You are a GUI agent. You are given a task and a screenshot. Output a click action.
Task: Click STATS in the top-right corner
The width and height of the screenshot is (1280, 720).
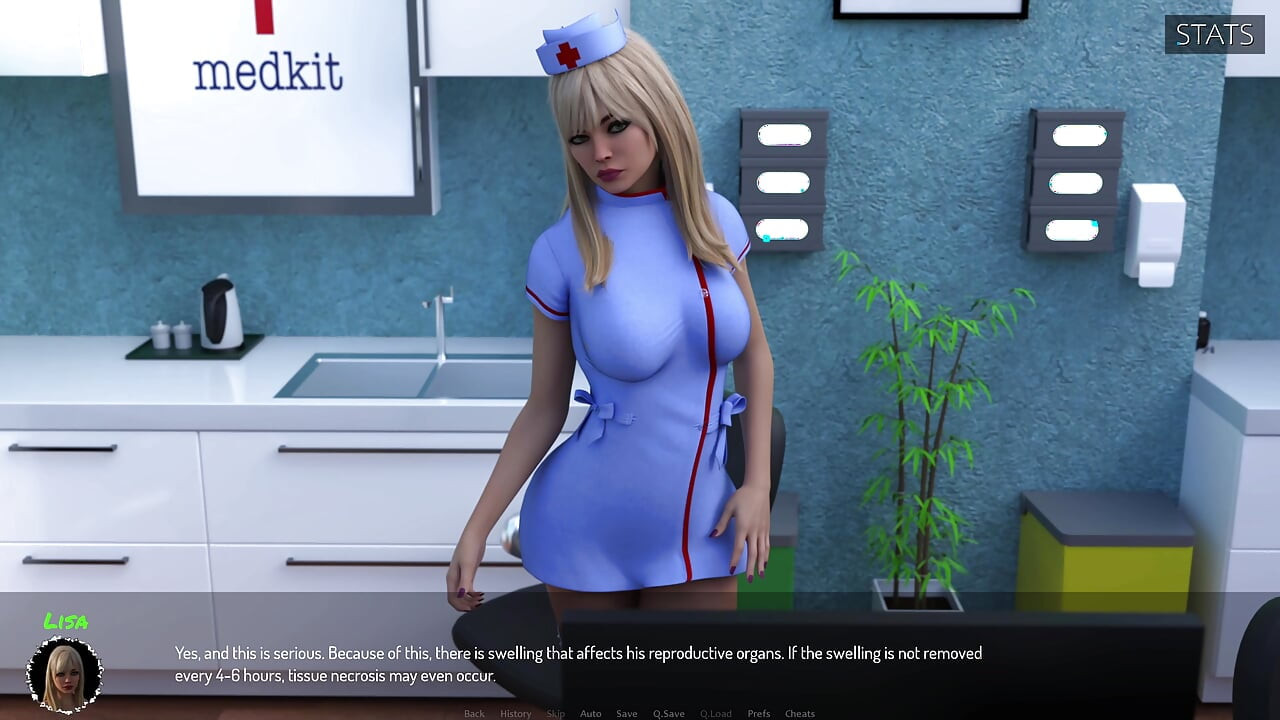[x=1213, y=34]
